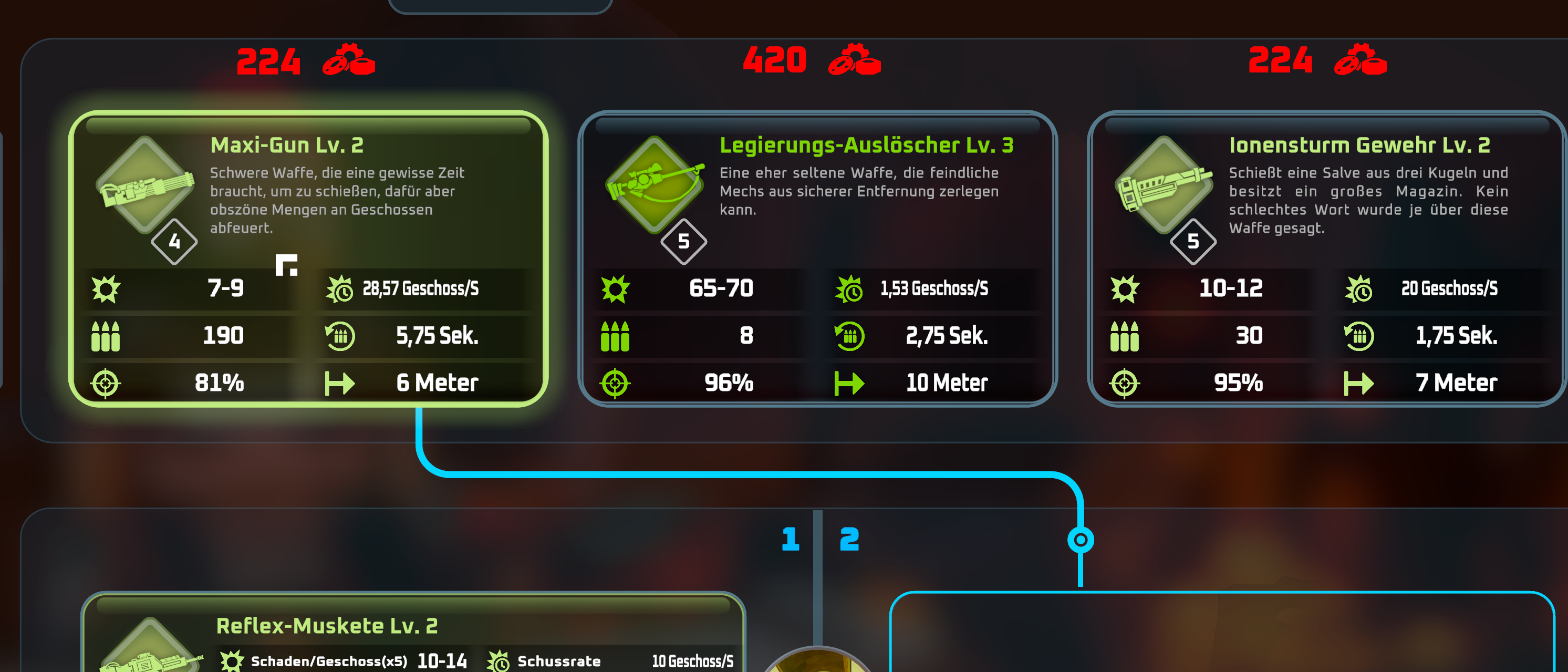
Task: Select the Maxi-Gun Lv. 2 weapon card
Action: pyautogui.click(x=308, y=258)
